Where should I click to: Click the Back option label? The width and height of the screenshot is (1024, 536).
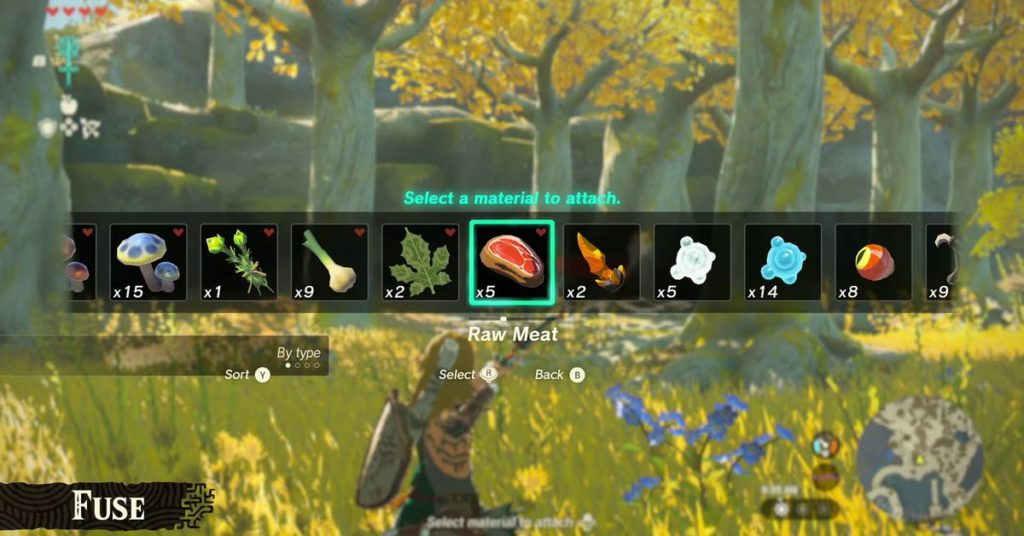pos(550,375)
